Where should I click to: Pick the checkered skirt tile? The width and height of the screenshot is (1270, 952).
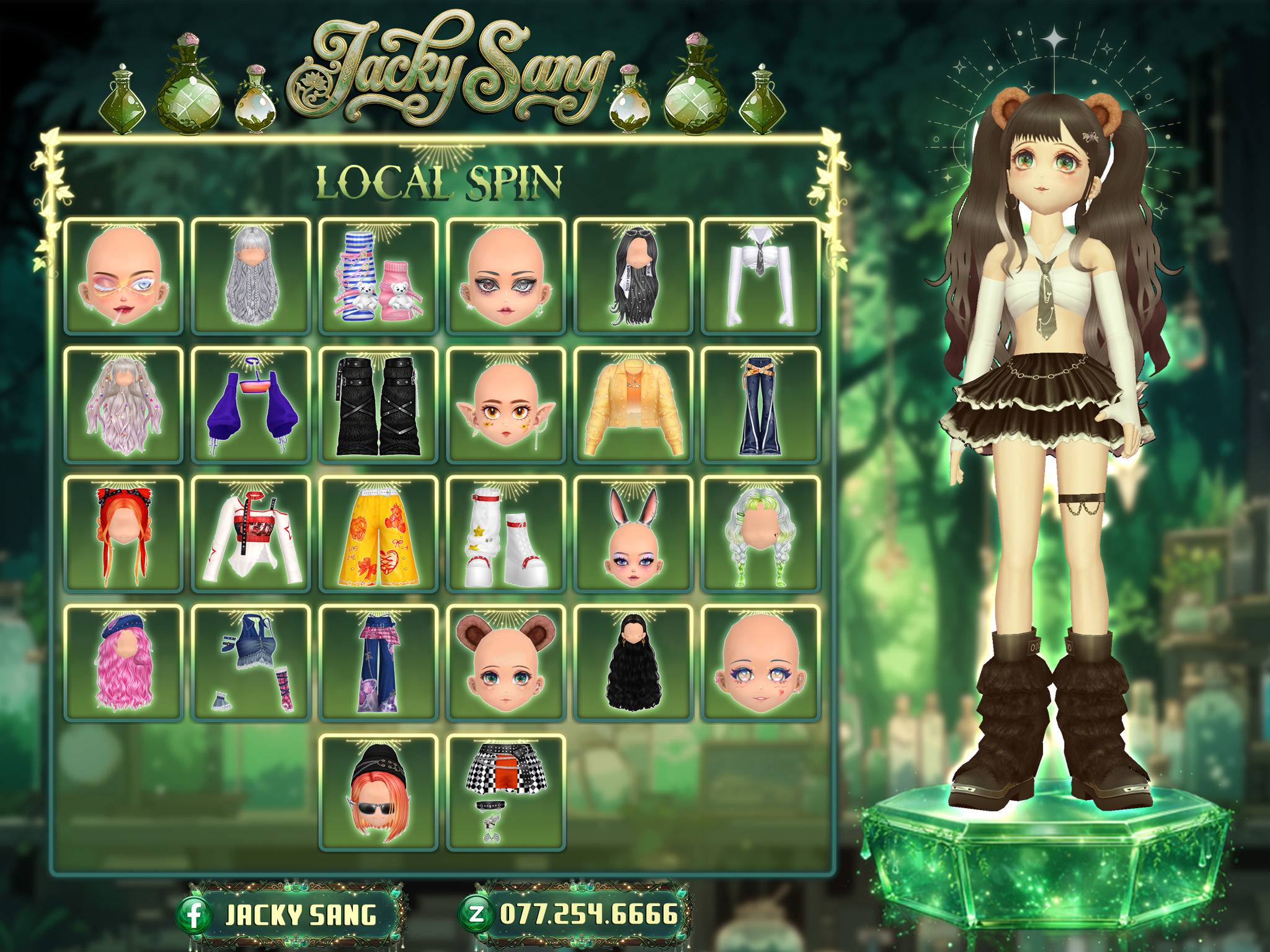click(x=506, y=792)
